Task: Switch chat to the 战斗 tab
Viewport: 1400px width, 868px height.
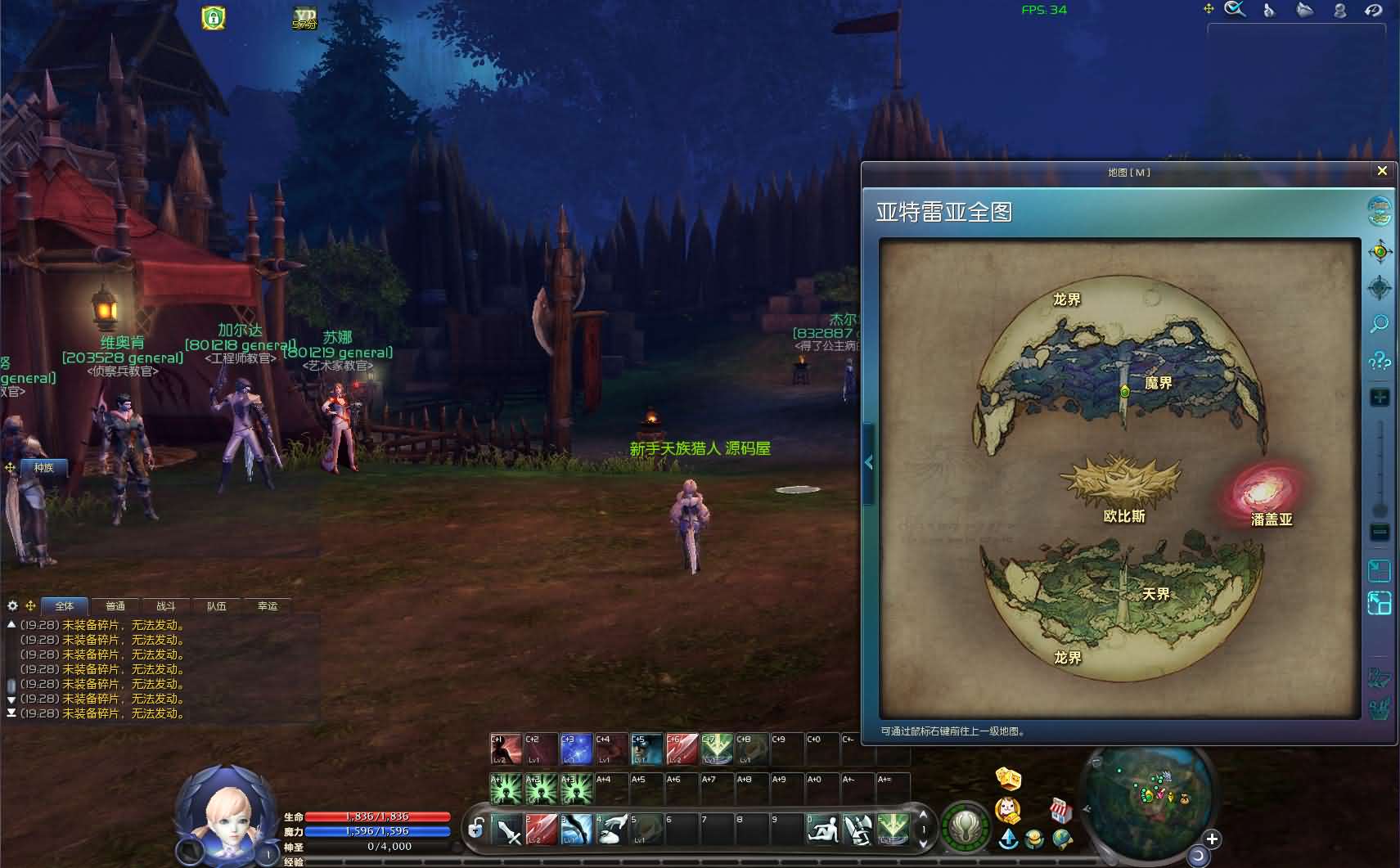Action: pyautogui.click(x=166, y=606)
